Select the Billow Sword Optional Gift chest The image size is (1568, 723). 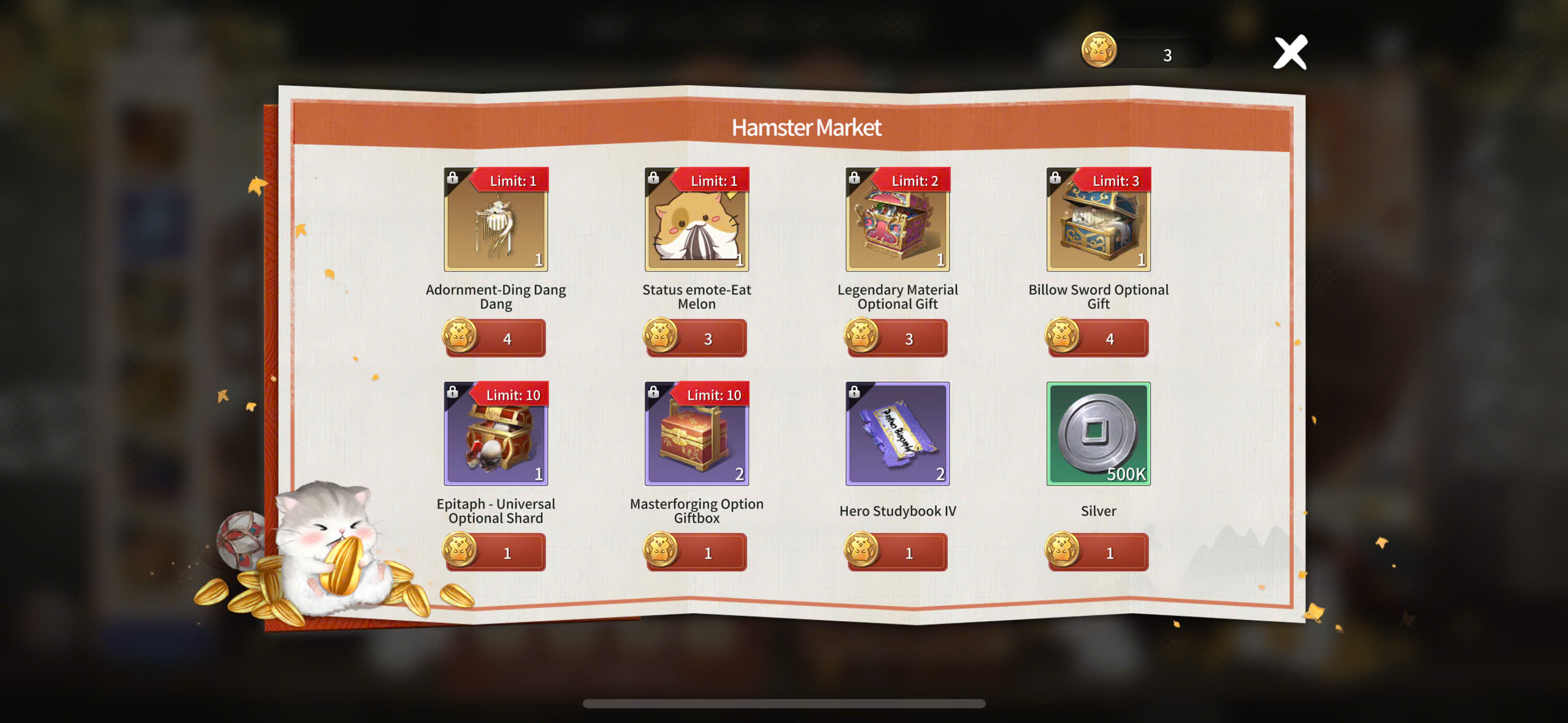point(1098,220)
